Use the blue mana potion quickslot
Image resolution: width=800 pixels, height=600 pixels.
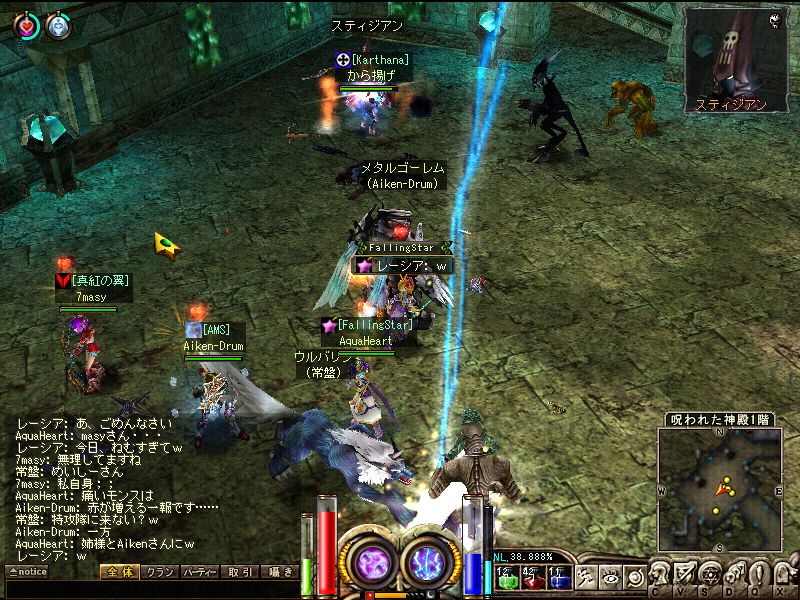556,576
